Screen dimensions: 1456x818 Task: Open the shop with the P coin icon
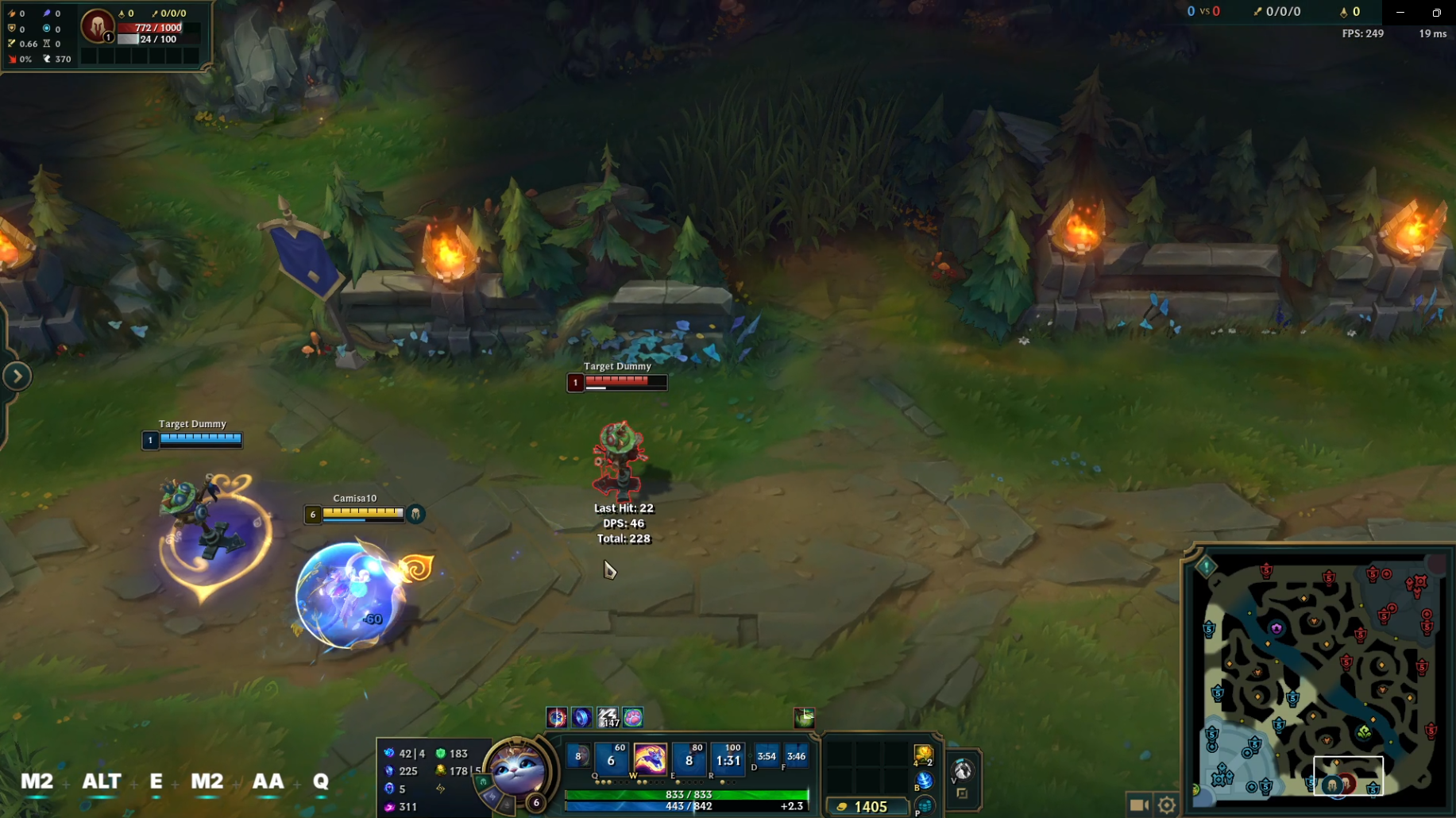(x=925, y=805)
